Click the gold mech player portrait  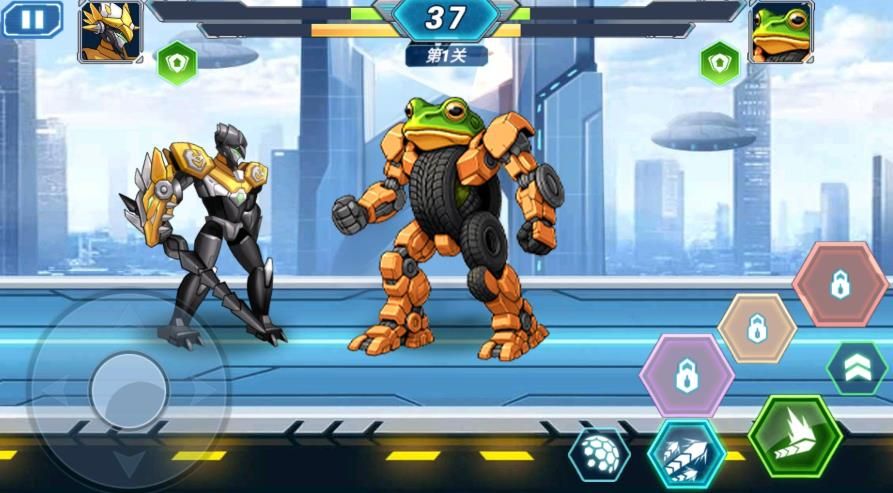(110, 31)
